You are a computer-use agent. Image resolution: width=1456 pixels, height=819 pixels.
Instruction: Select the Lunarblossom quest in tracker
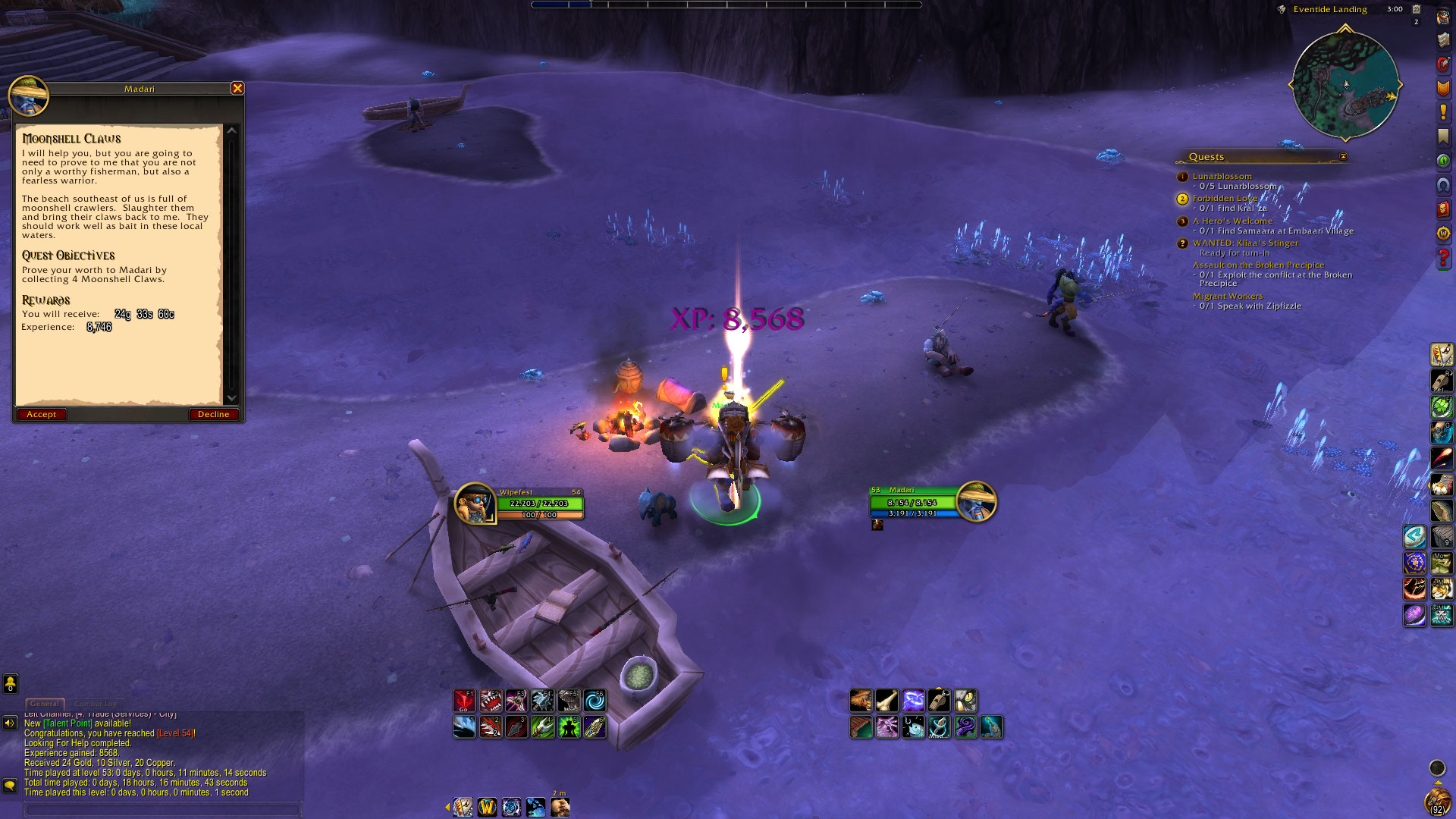[x=1222, y=176]
